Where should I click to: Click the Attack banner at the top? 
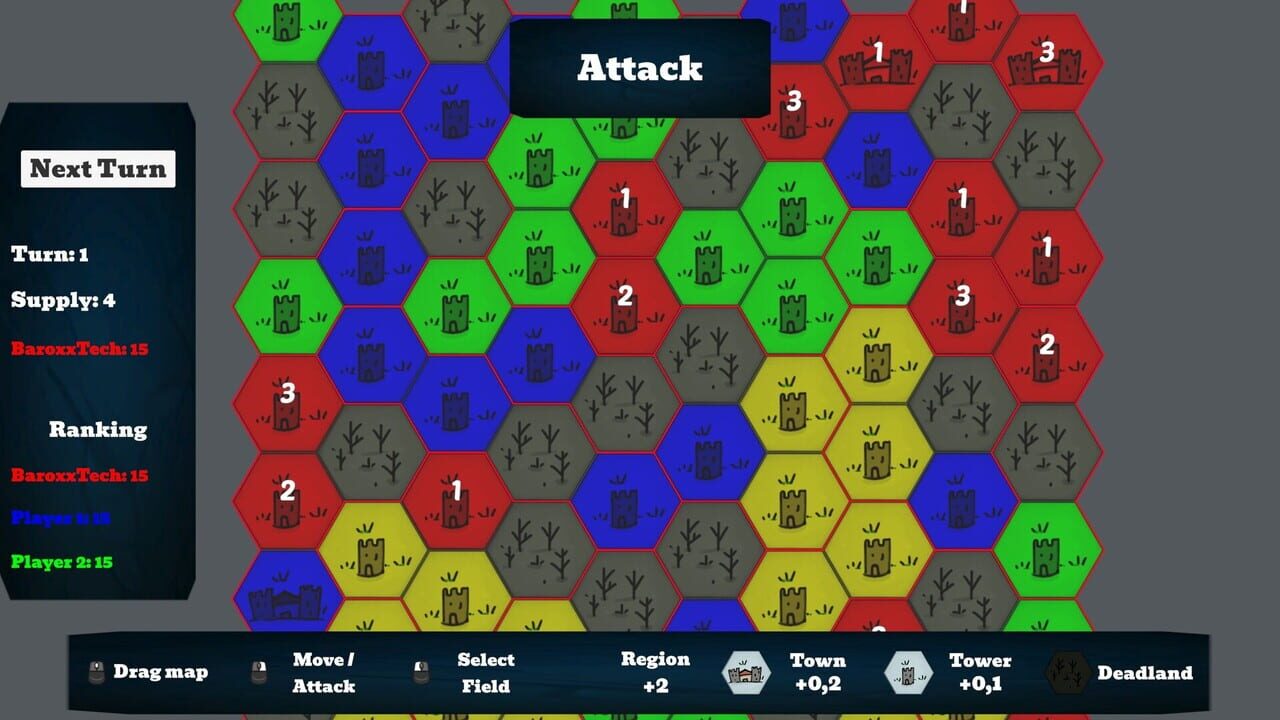pyautogui.click(x=639, y=69)
